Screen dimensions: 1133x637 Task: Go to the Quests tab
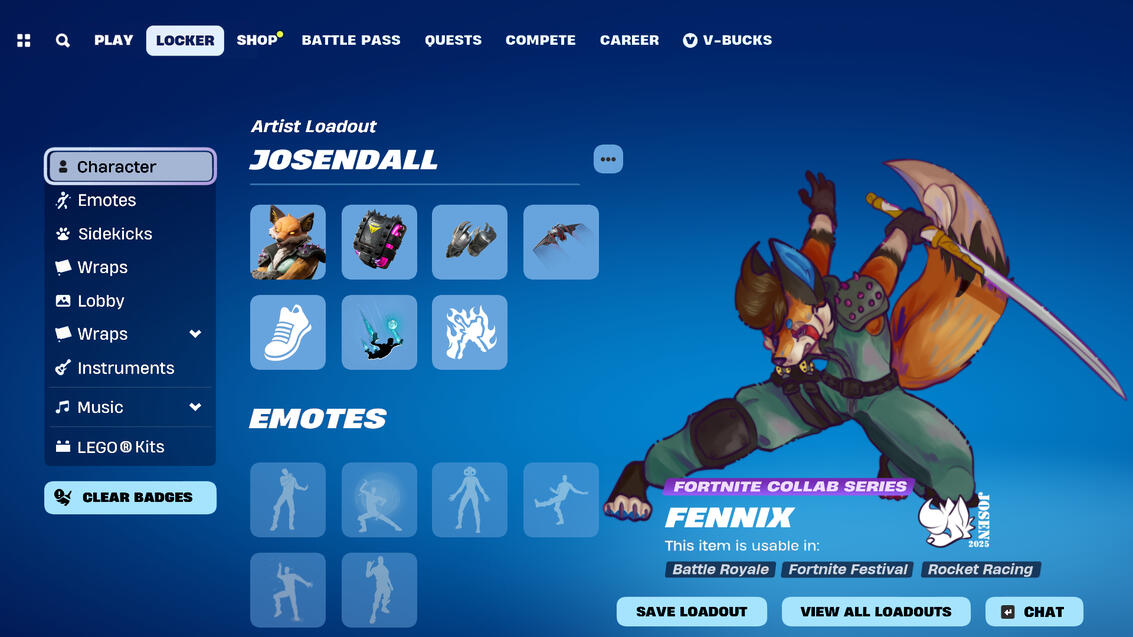point(453,40)
